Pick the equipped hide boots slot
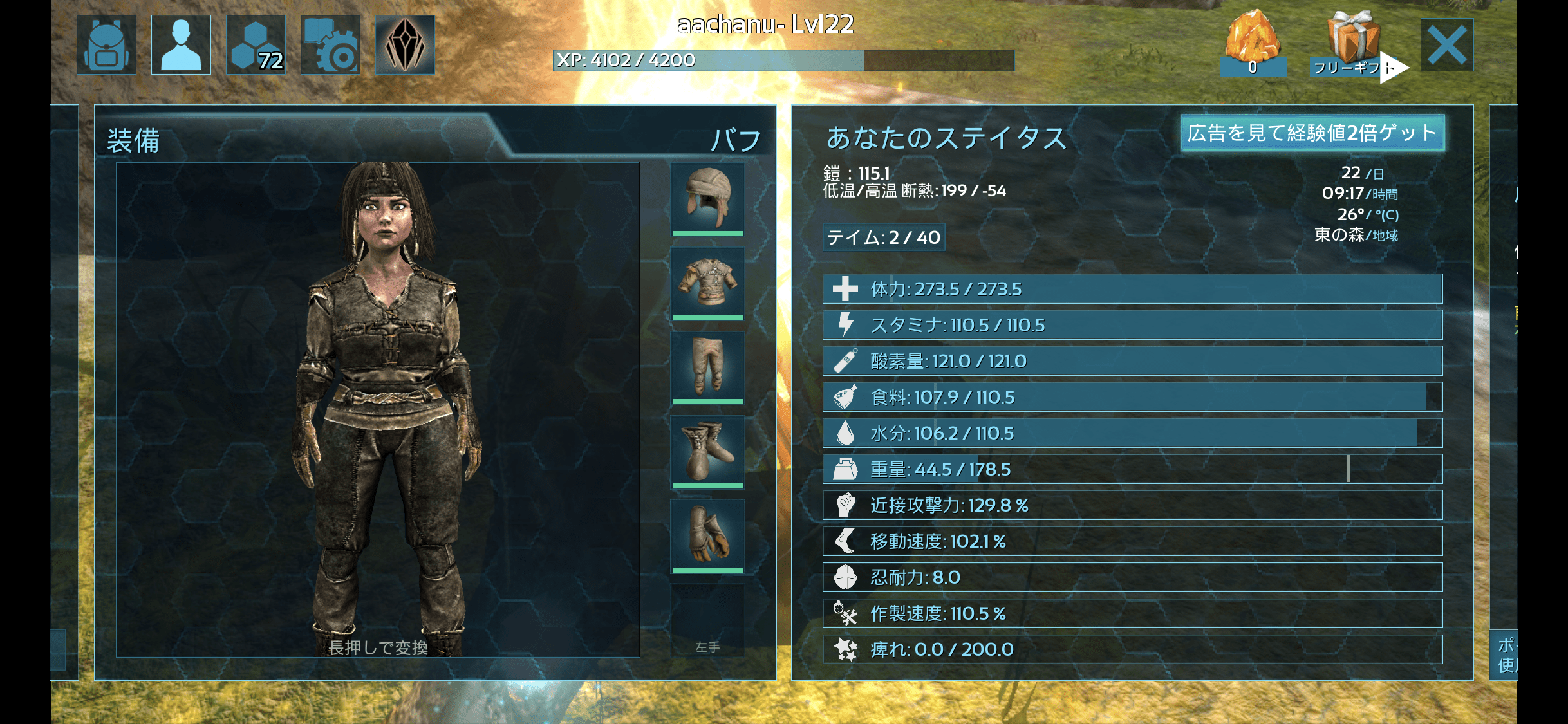This screenshot has width=1568, height=724. [707, 450]
